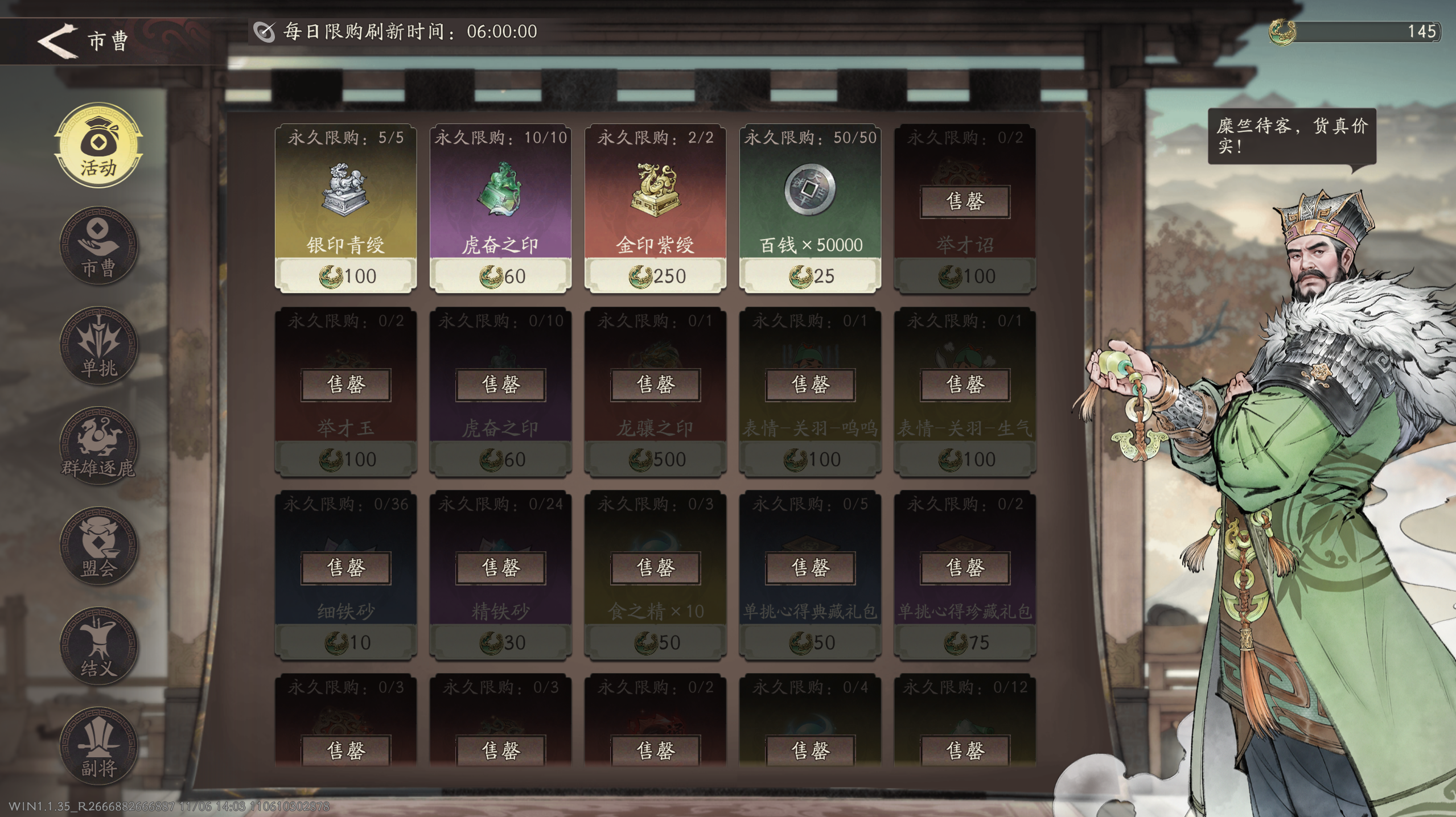Open the 单挑 shop section
Screen dimensions: 1456x817
(98, 347)
